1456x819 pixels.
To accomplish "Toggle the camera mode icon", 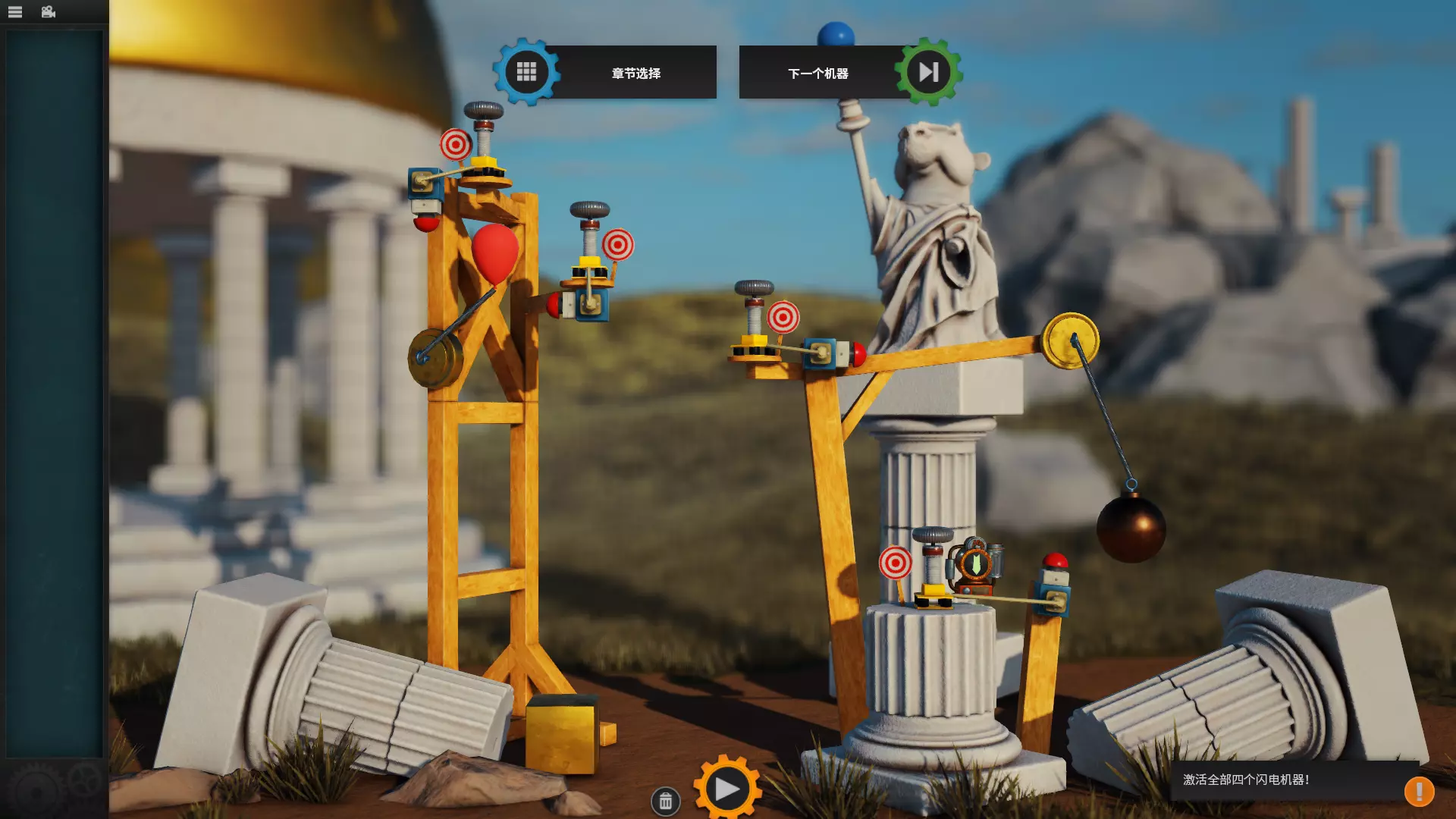I will tap(49, 12).
